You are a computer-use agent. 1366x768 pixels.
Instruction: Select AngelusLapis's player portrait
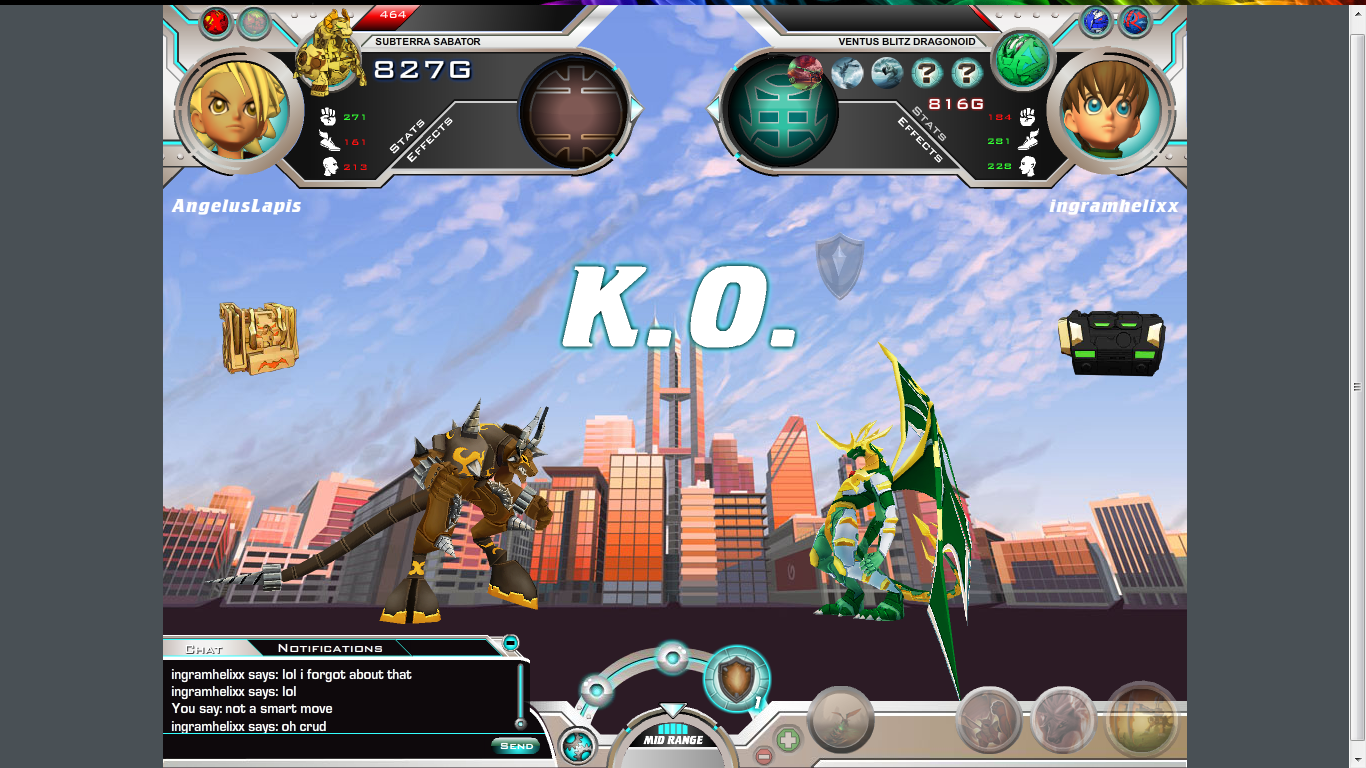pyautogui.click(x=238, y=109)
